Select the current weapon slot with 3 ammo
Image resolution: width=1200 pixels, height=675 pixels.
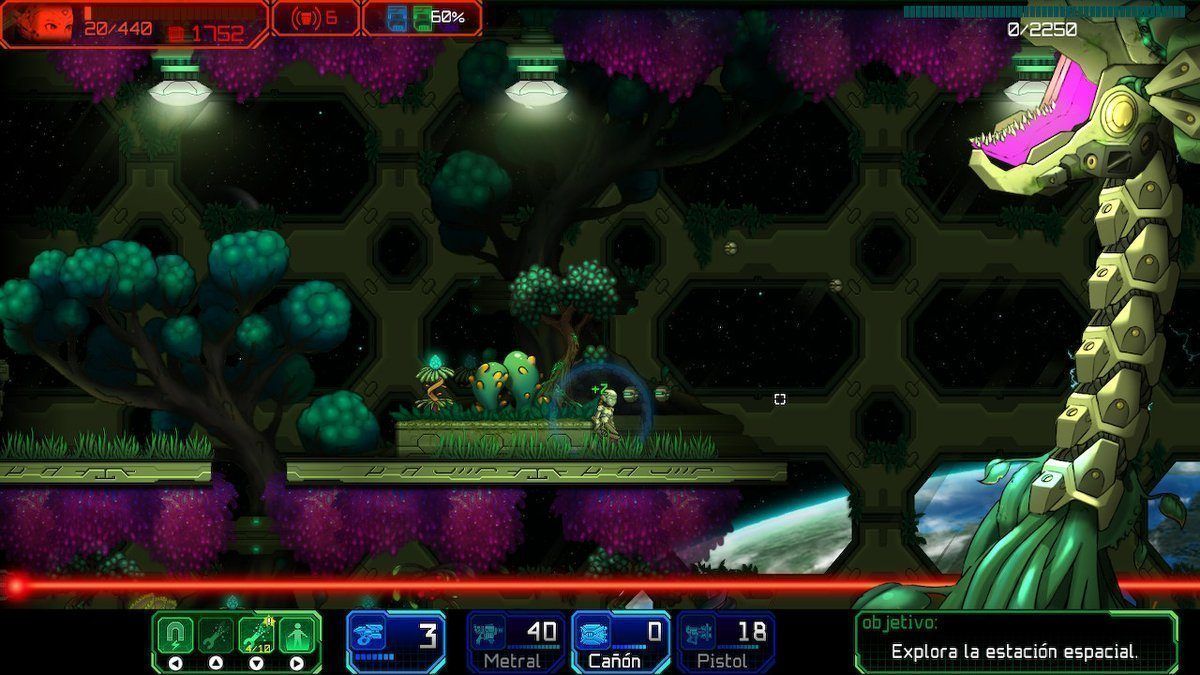pyautogui.click(x=397, y=638)
